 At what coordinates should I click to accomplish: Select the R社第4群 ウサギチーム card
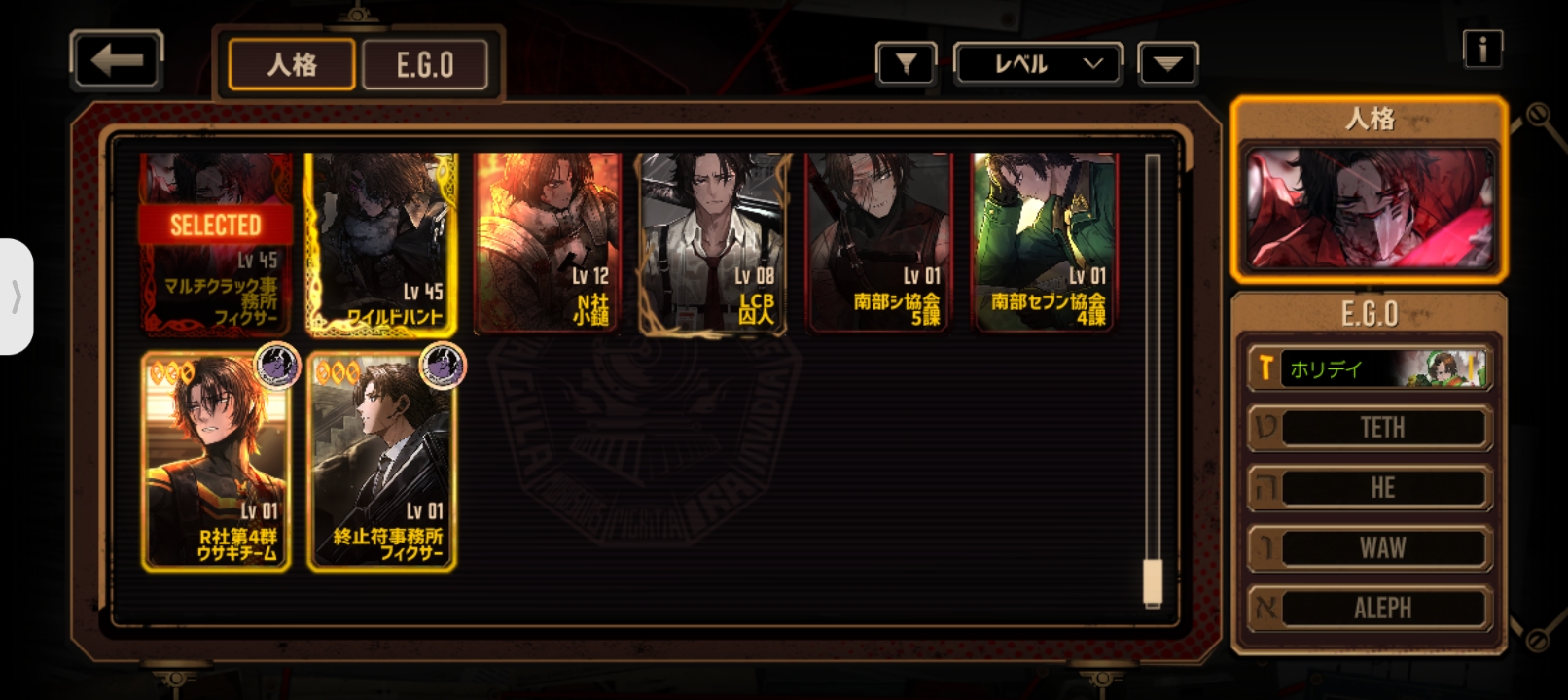click(216, 461)
